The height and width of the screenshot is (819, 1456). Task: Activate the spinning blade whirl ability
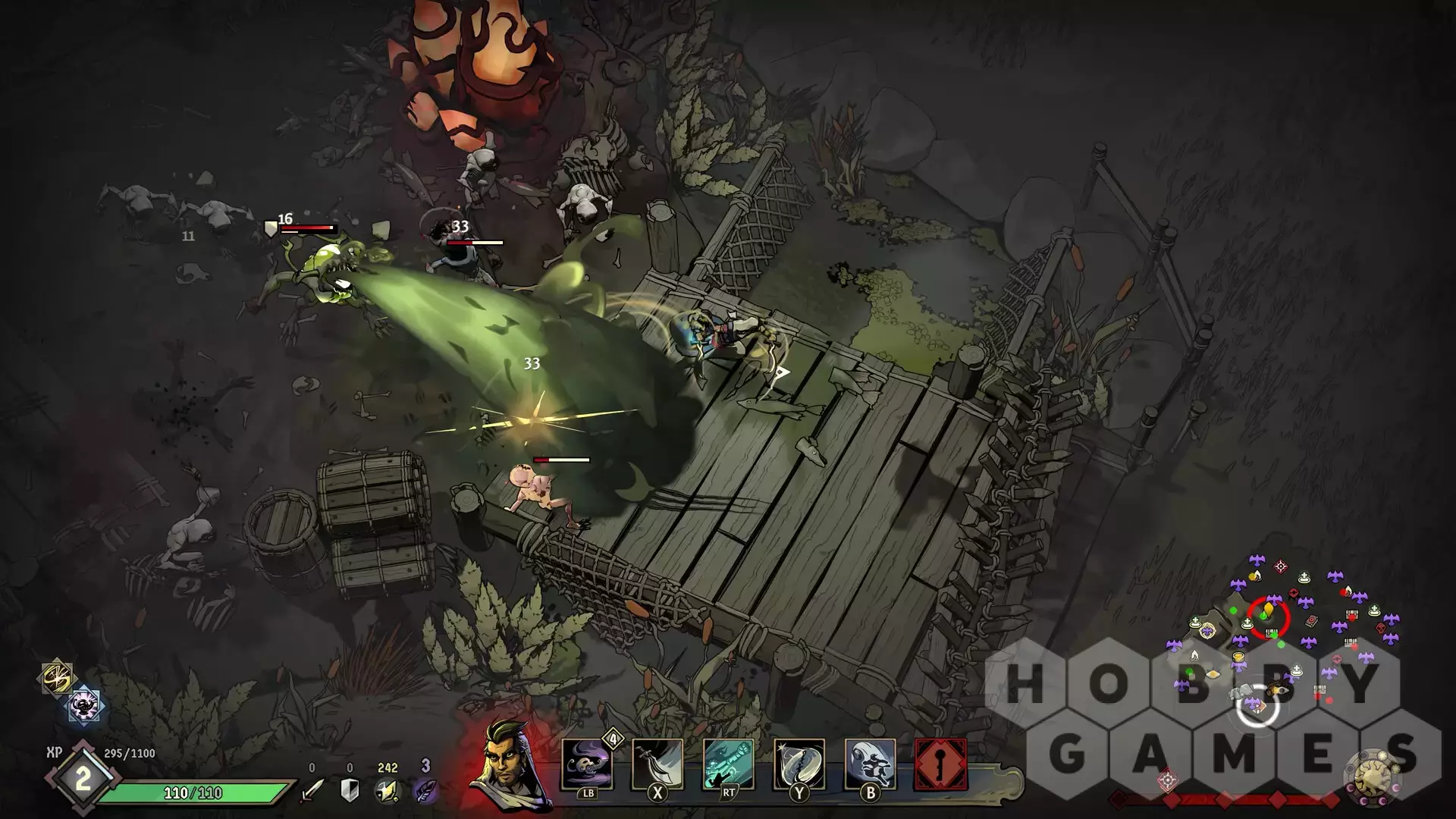click(x=799, y=764)
